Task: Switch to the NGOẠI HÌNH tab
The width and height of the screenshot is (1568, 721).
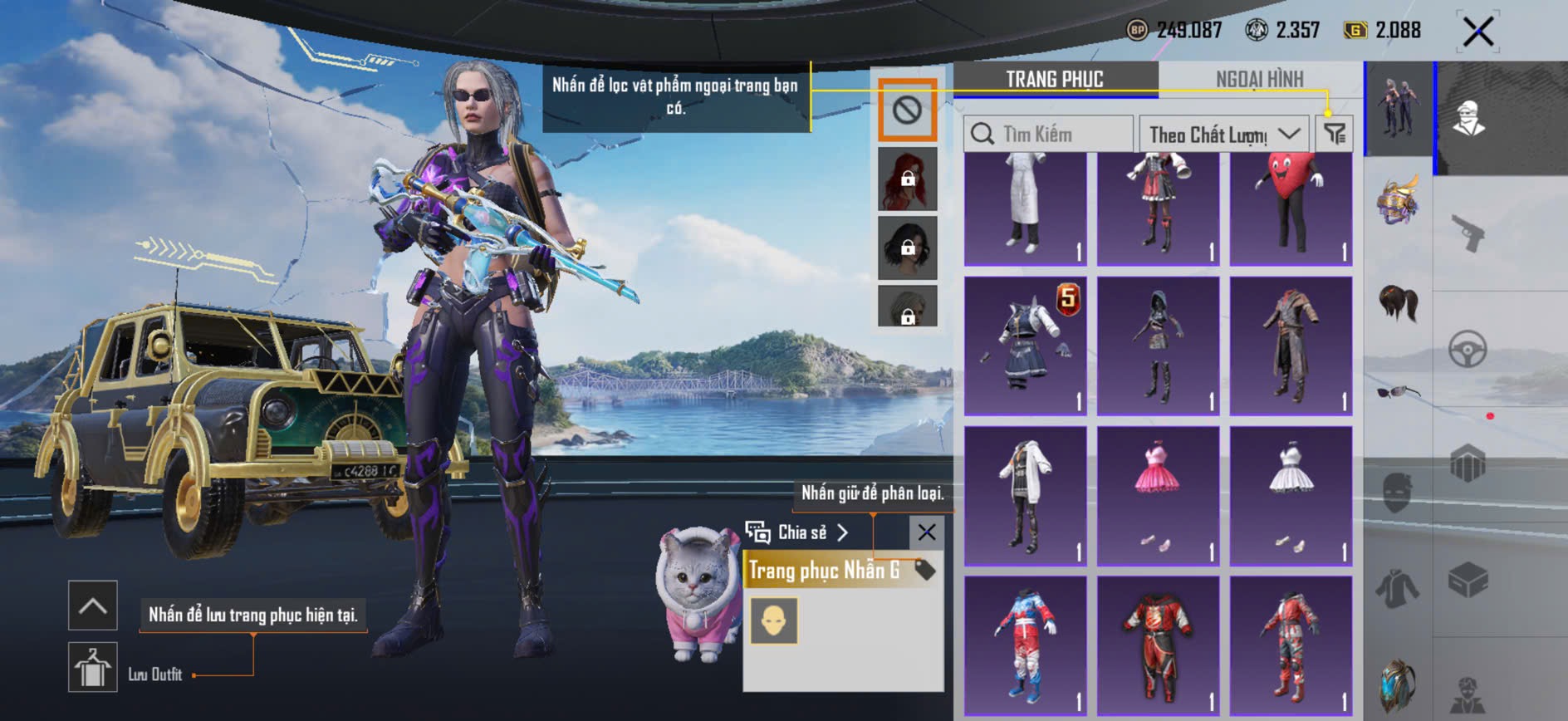Action: (x=1259, y=79)
